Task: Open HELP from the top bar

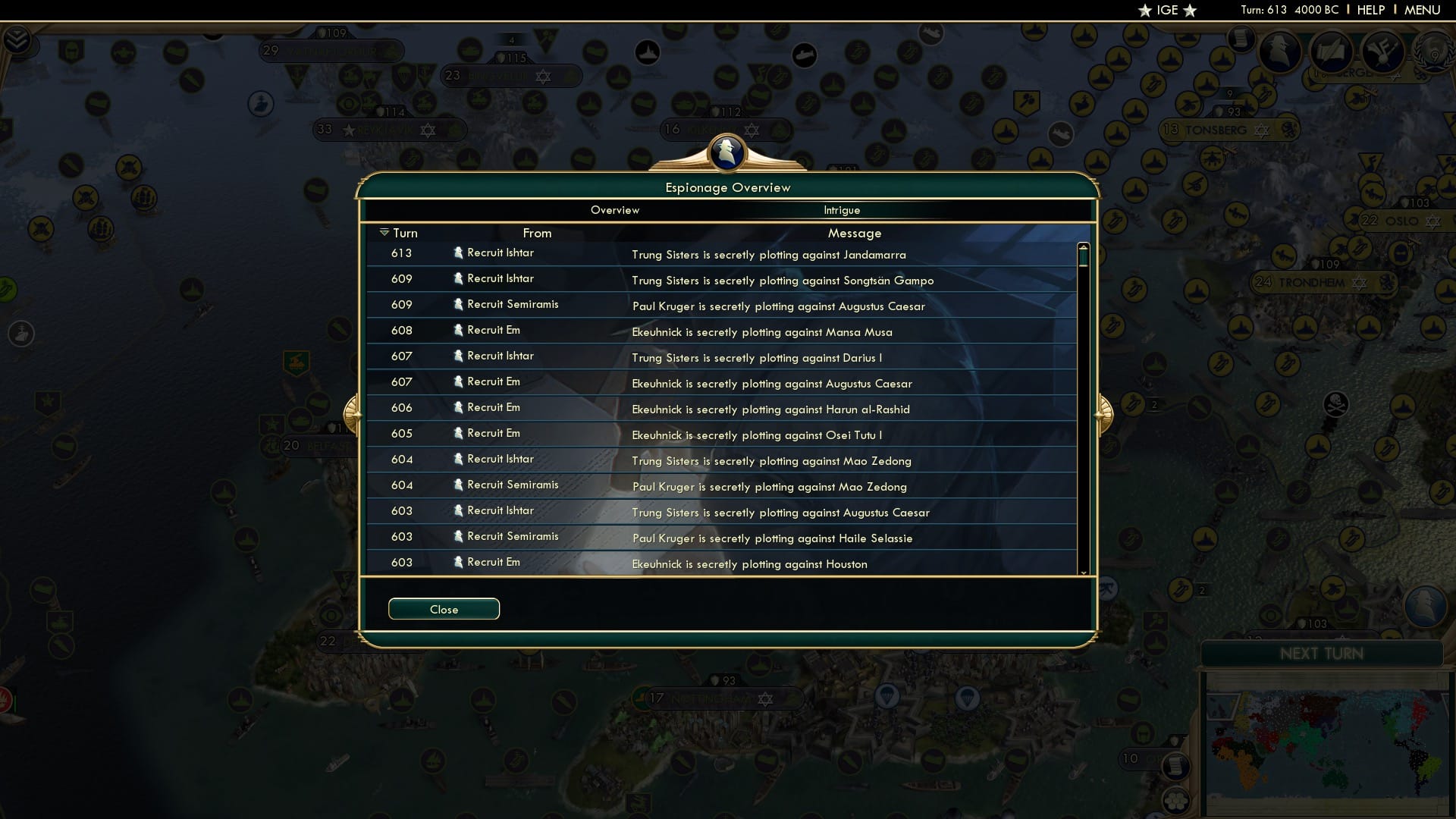Action: [x=1370, y=10]
